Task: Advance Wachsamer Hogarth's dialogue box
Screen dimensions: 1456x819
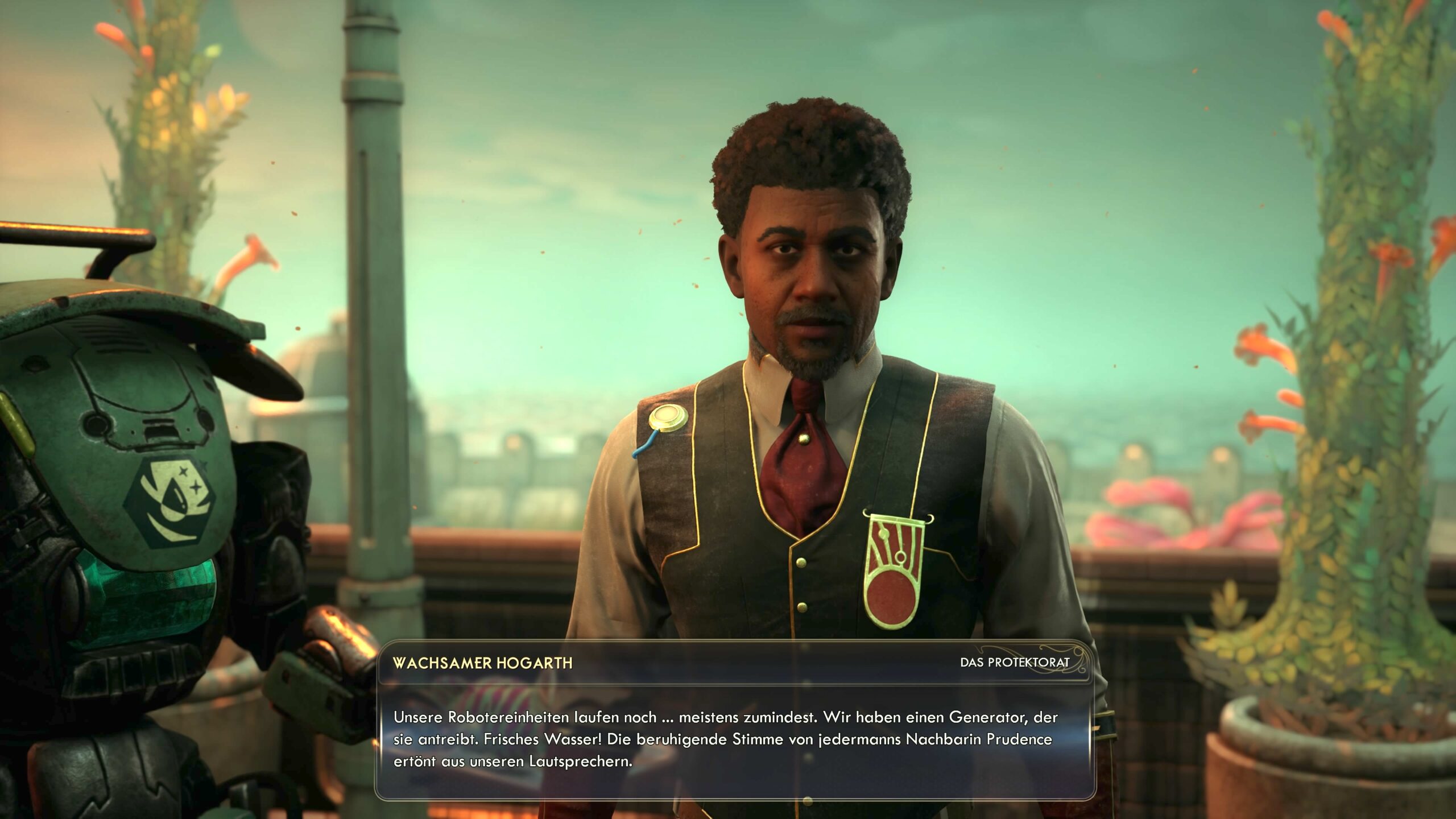Action: (x=734, y=739)
